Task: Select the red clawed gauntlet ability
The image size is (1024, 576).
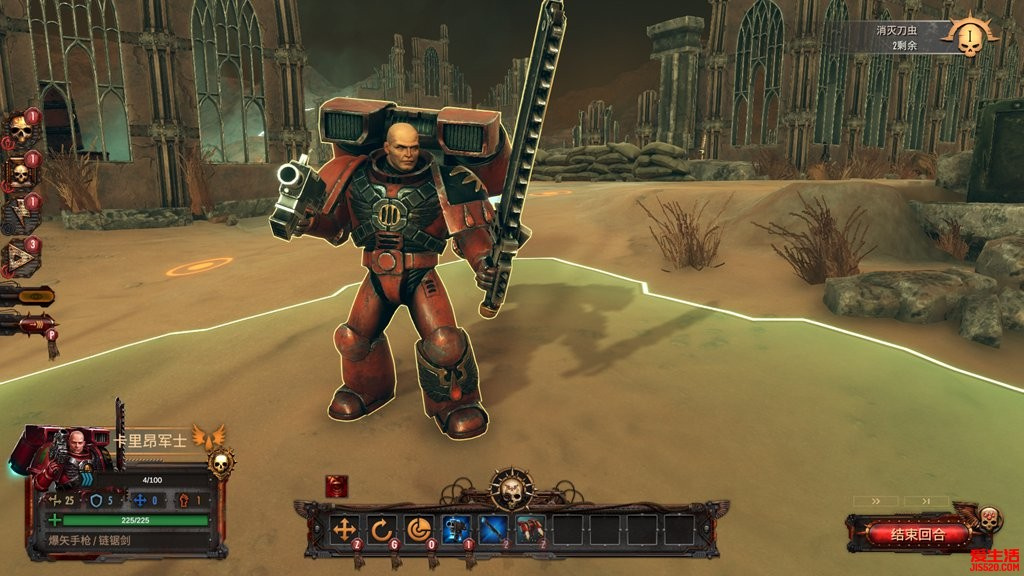Action: [531, 530]
